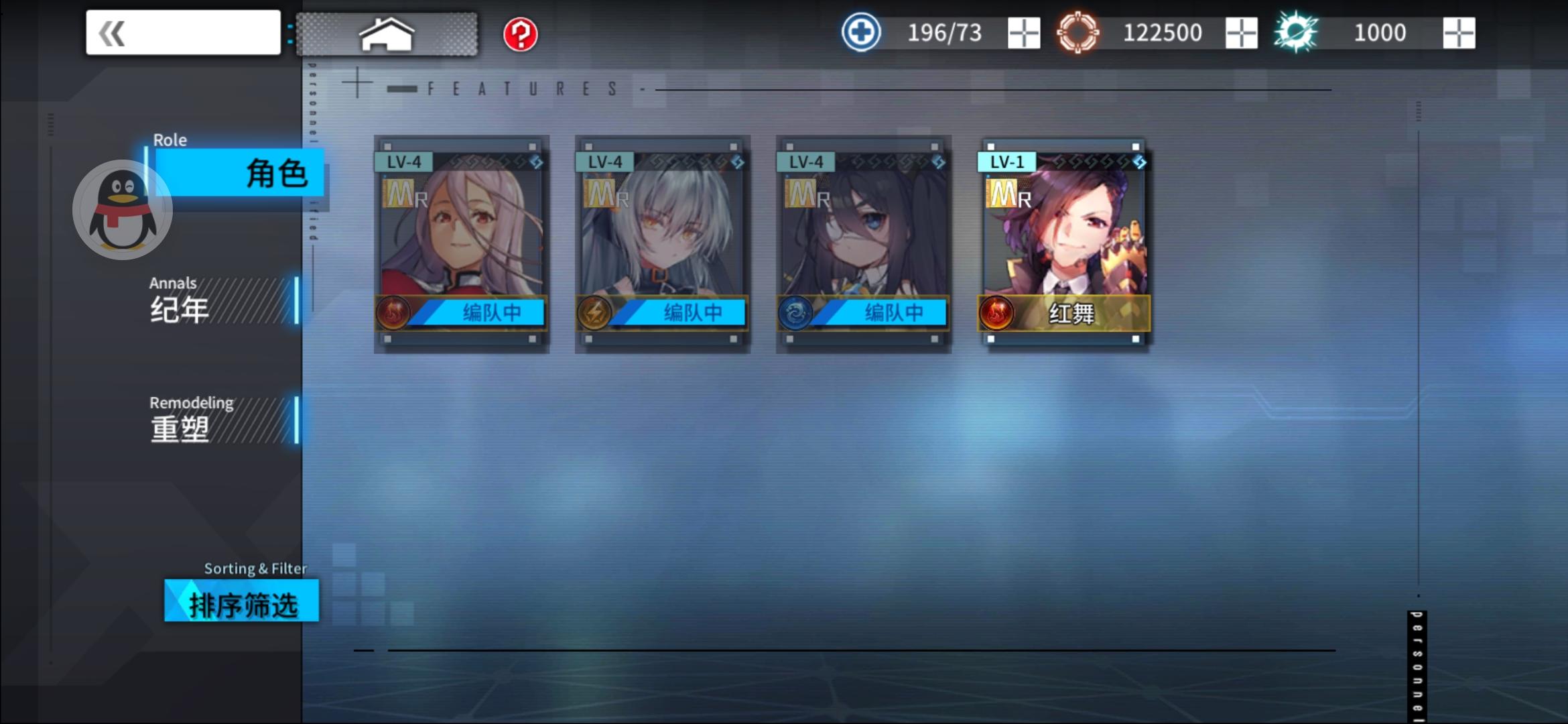Click the 编队中 bar on first character card
Viewport: 1568px width, 724px height.
(x=494, y=312)
